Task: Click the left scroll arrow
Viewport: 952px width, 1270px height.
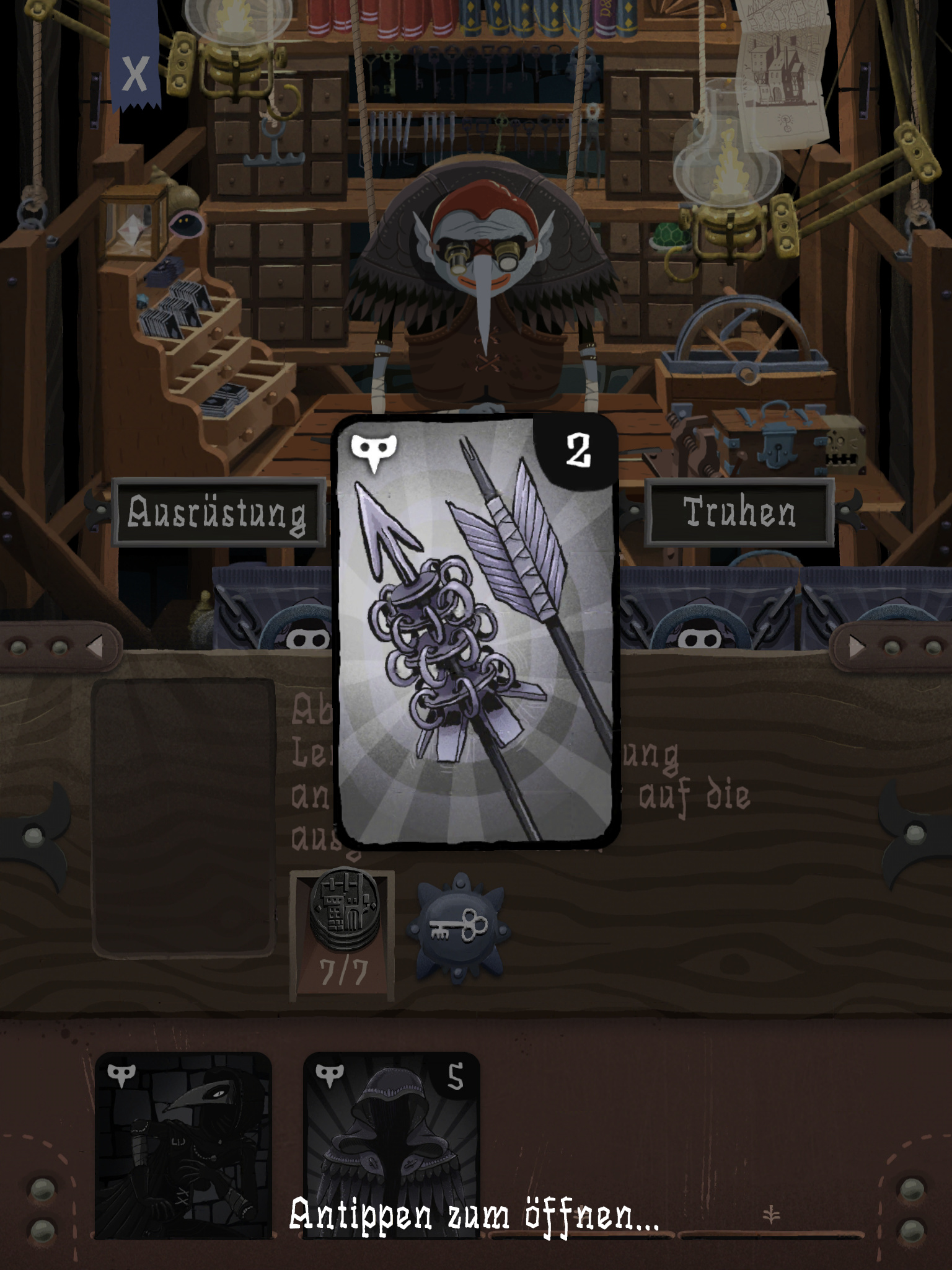Action: 95,647
